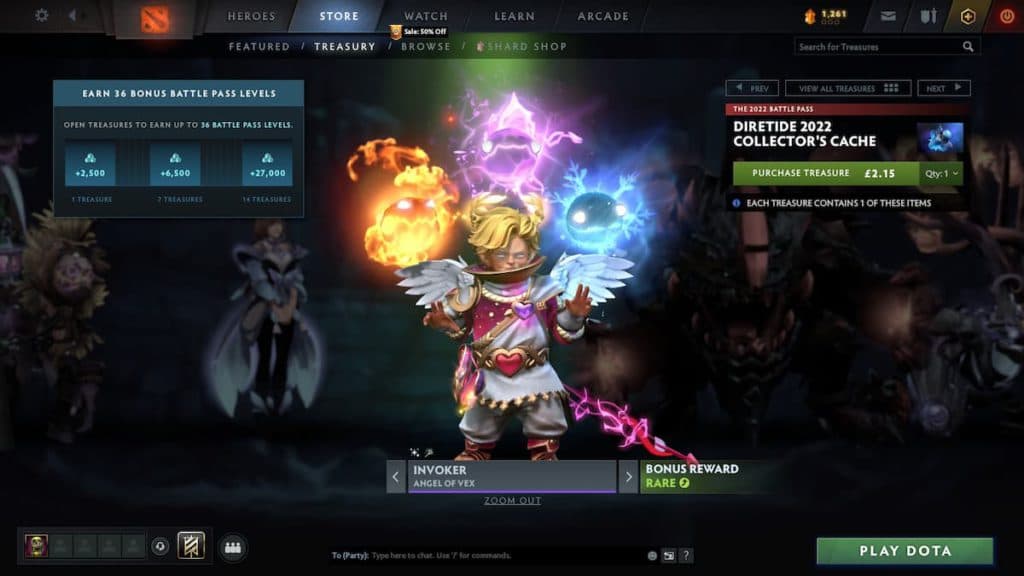View the Rare Bonus Reward

[x=692, y=476]
